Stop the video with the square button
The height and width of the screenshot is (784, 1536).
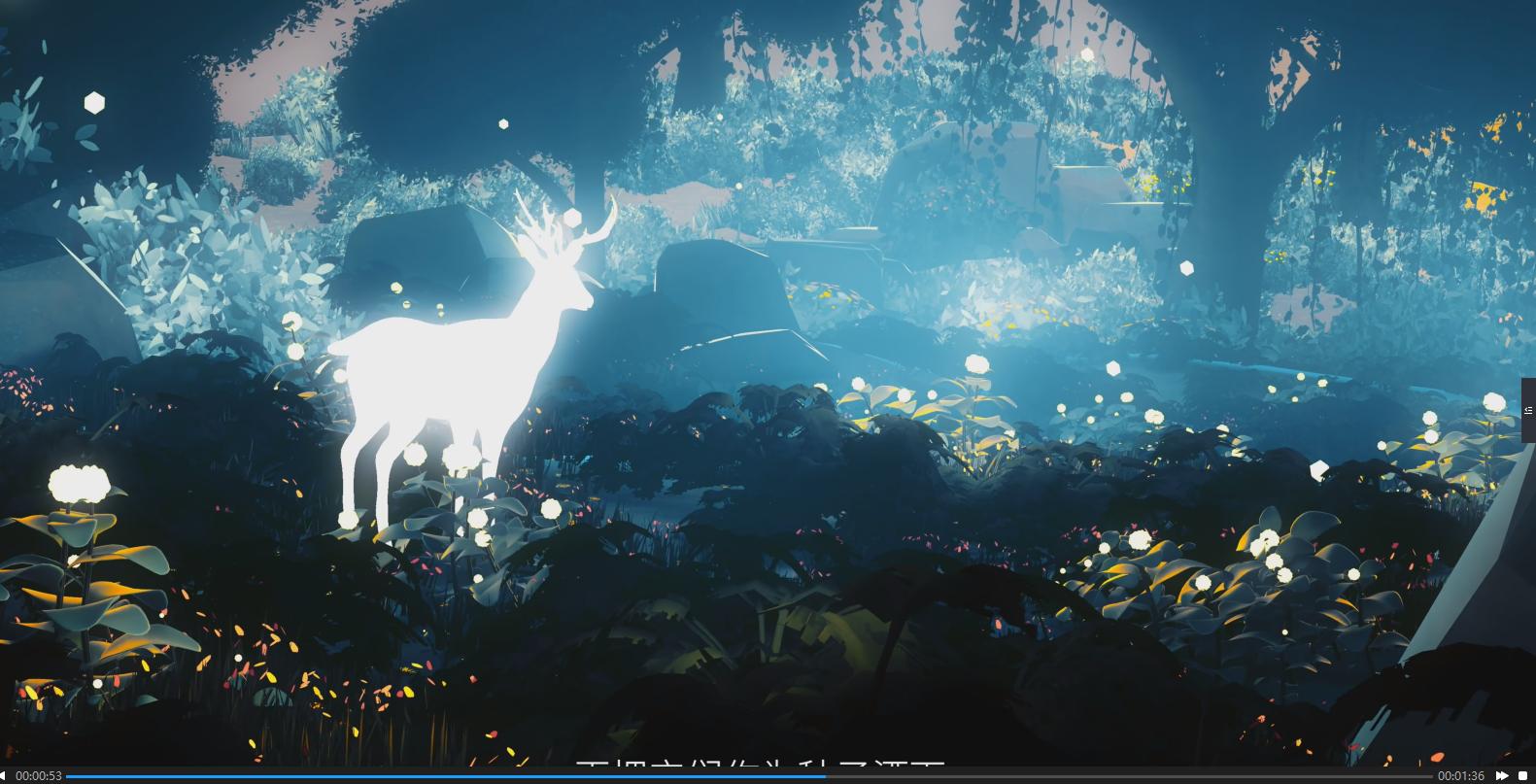(x=1523, y=775)
